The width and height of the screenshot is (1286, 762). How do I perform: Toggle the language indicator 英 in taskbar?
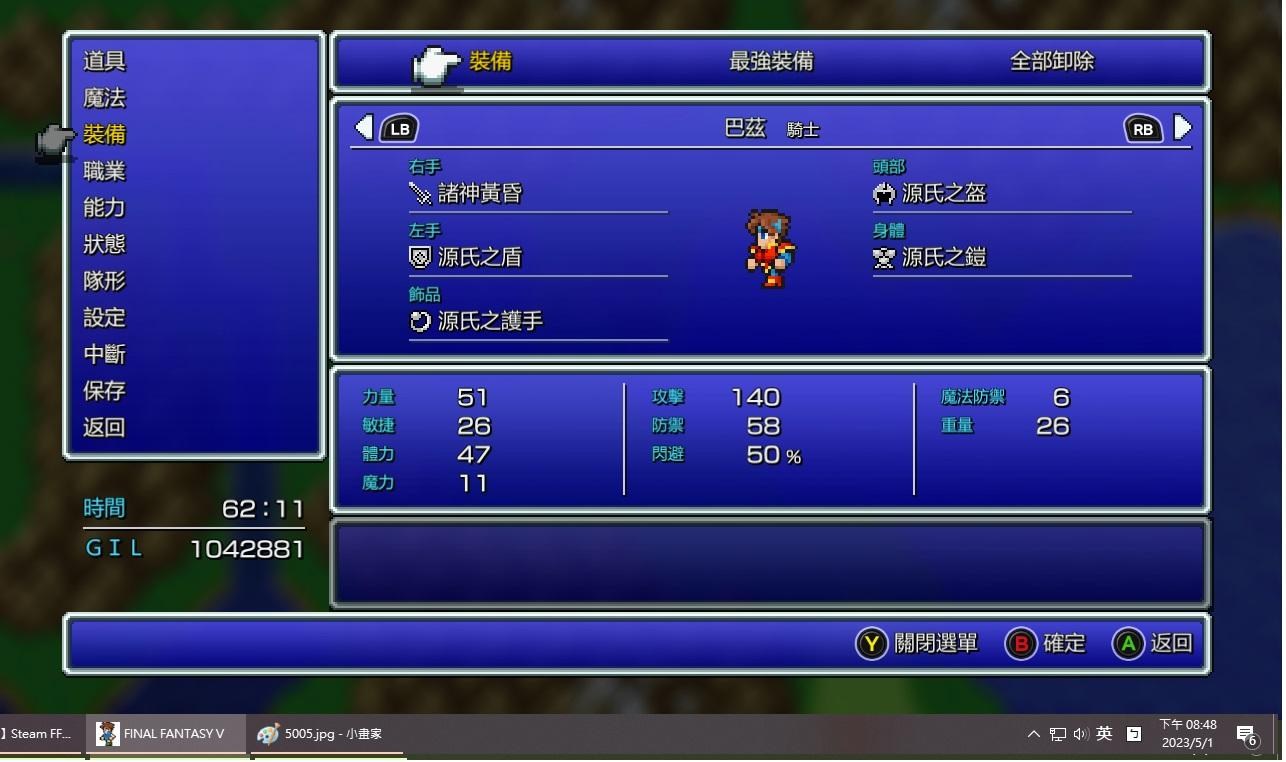point(1103,733)
